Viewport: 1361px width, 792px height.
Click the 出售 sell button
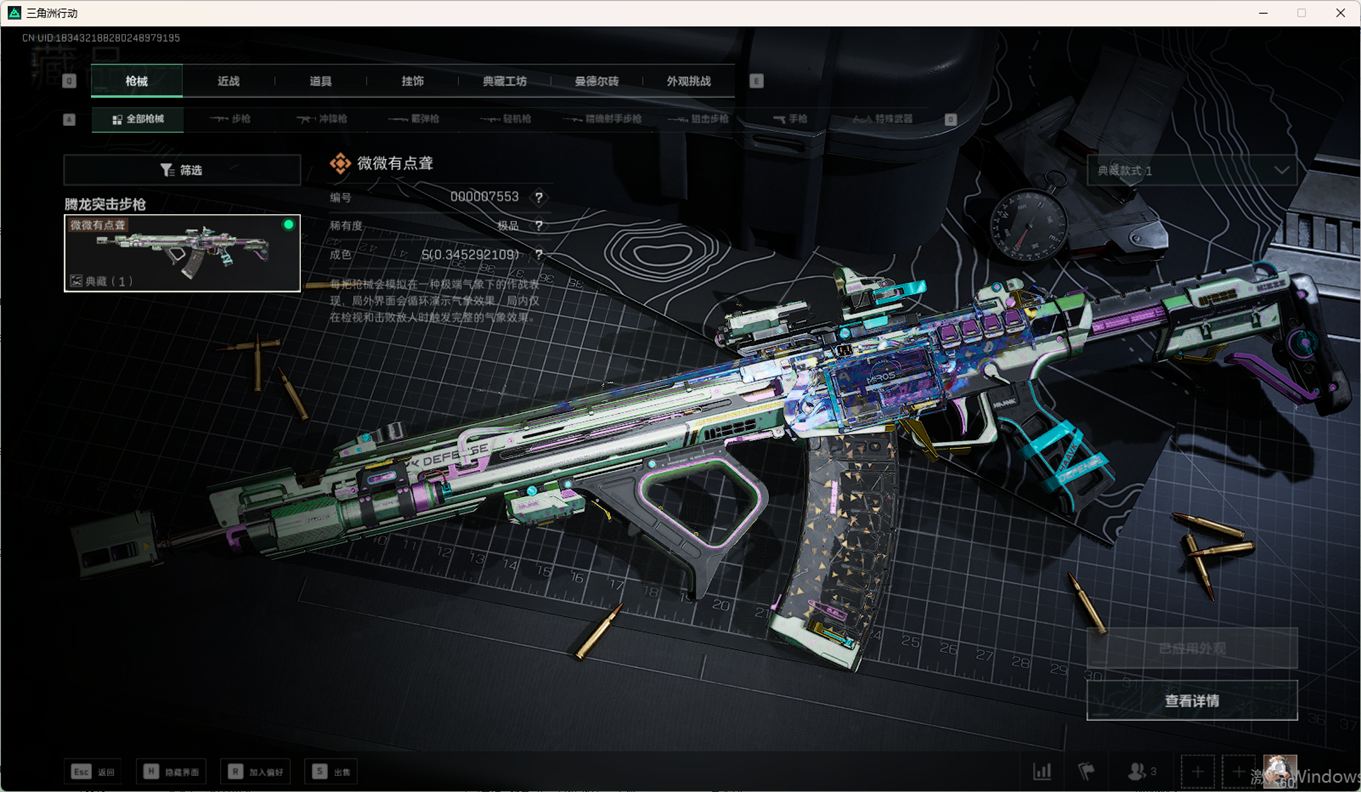331,772
